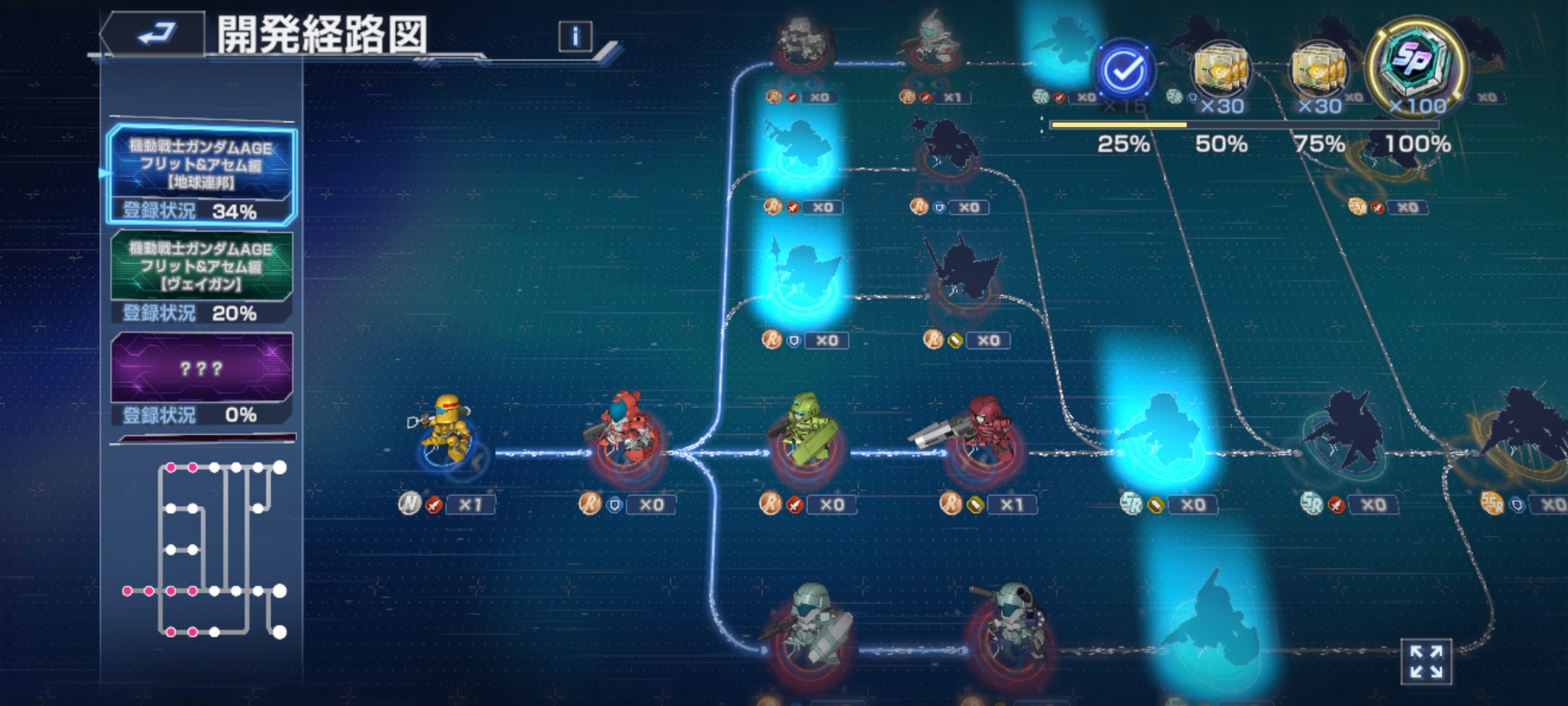Tap the 100% SP reward icon
Viewport: 1568px width, 706px height.
[1416, 64]
